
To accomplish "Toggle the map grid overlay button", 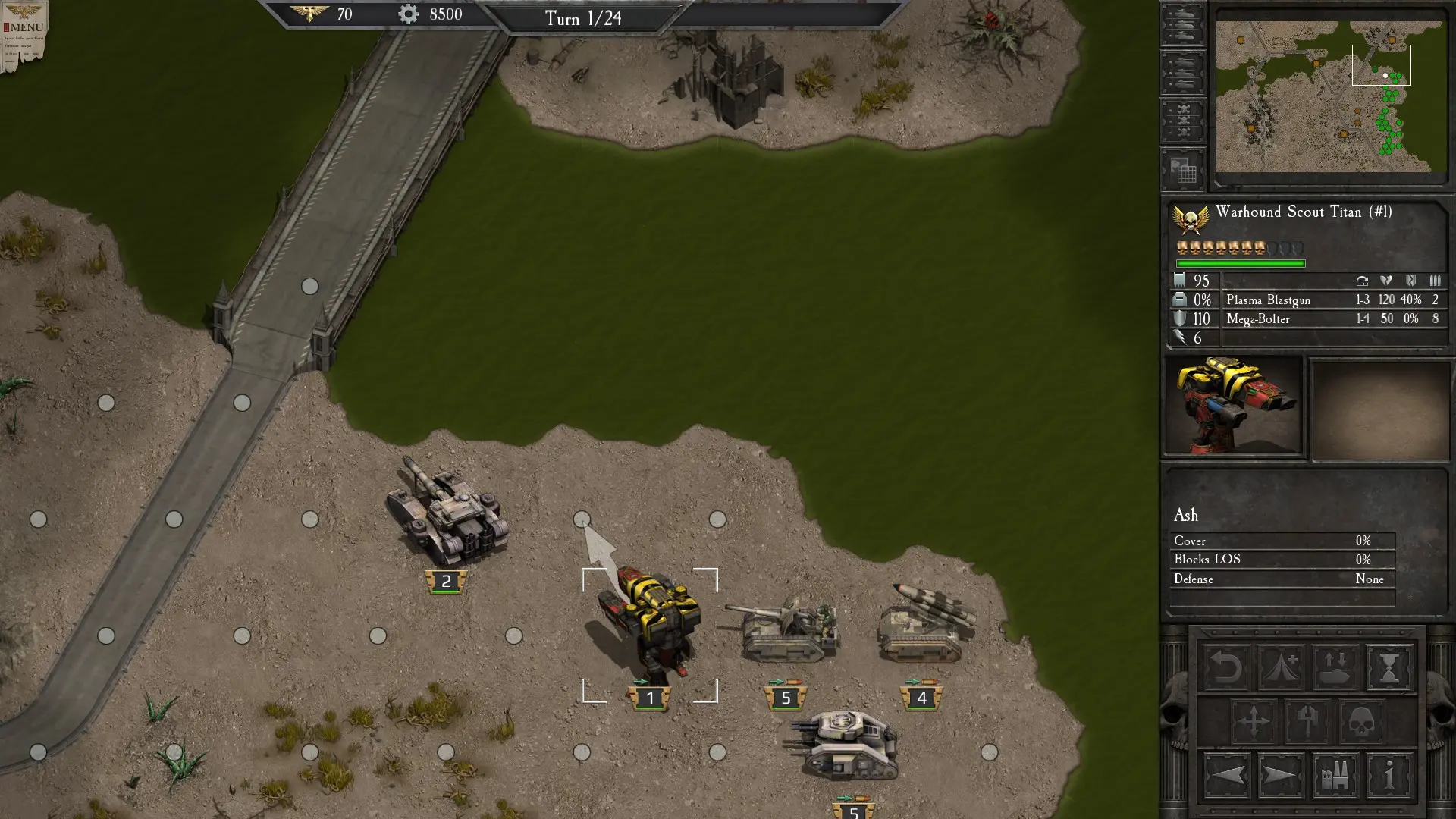I will pyautogui.click(x=1182, y=169).
